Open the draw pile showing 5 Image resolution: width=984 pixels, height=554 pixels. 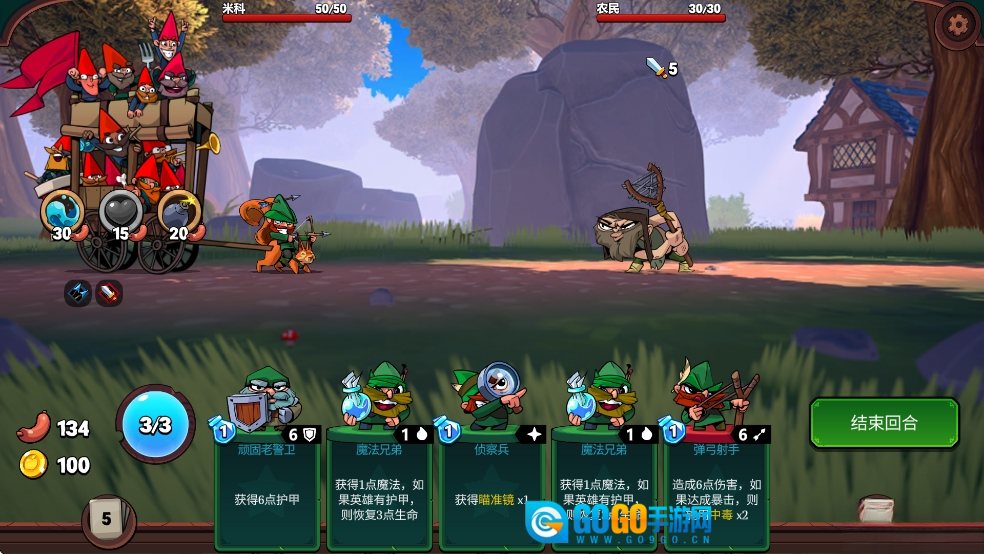106,519
